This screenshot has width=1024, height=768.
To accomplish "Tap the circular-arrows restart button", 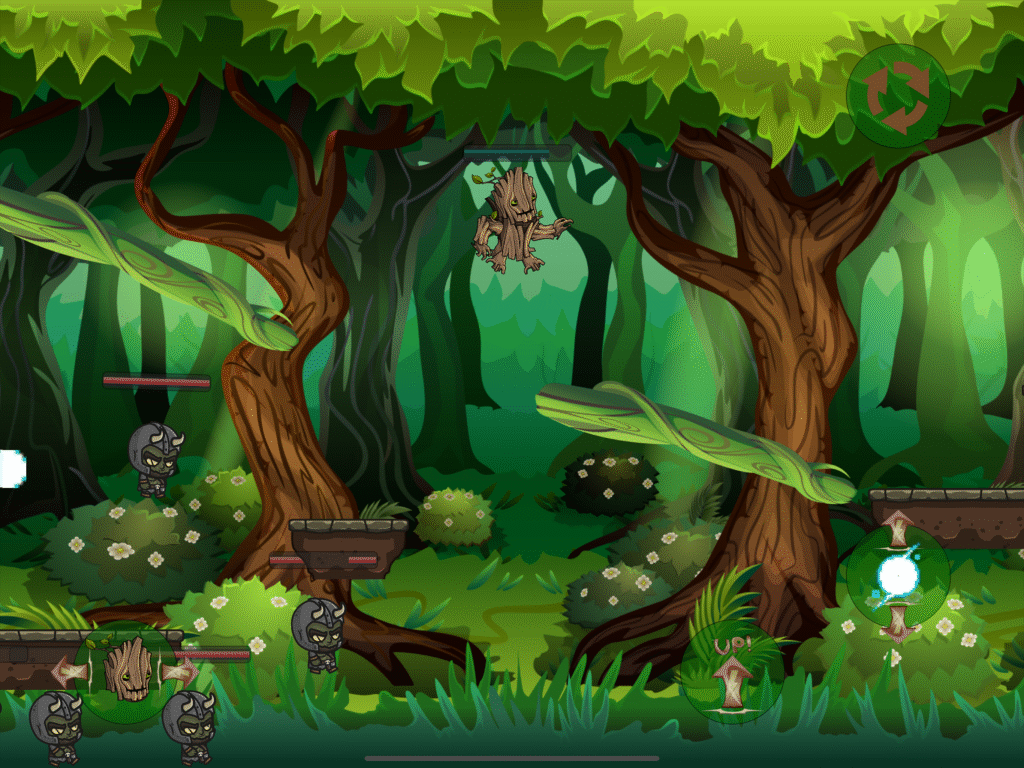I will tap(897, 96).
